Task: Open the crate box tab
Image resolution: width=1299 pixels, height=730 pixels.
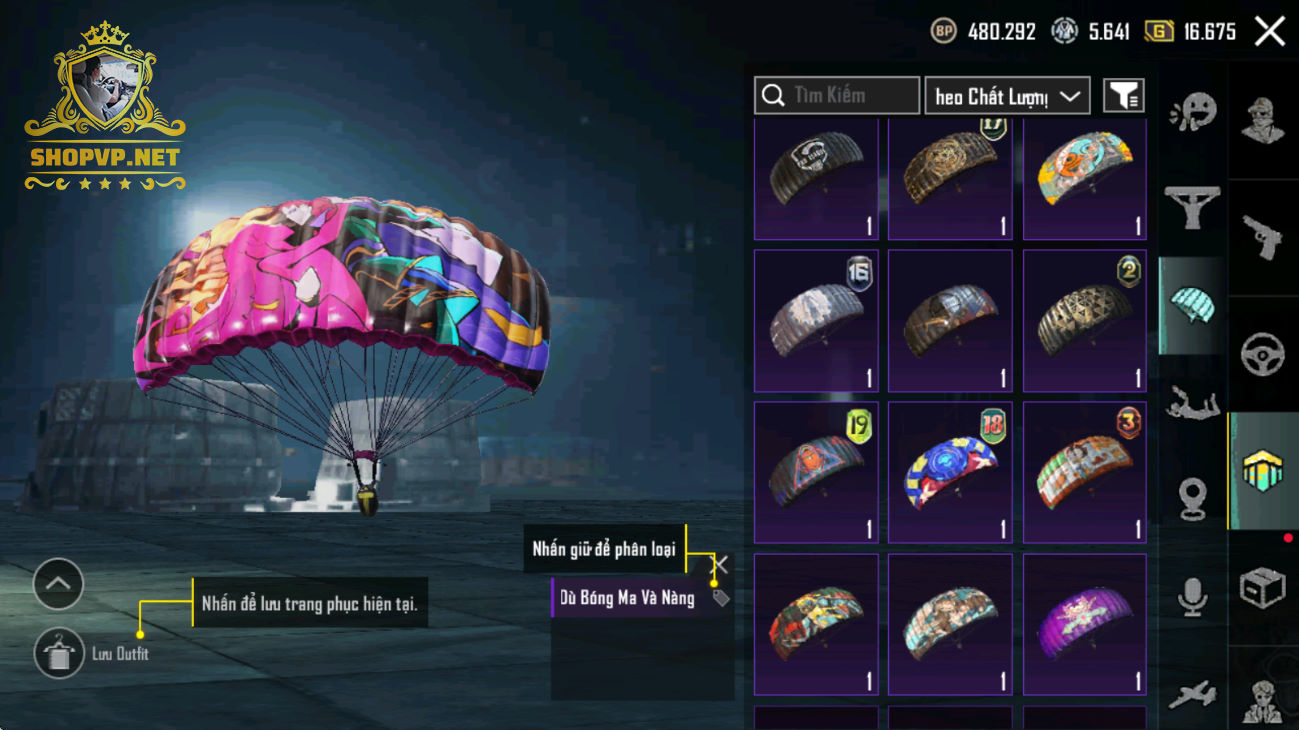Action: [x=1262, y=588]
